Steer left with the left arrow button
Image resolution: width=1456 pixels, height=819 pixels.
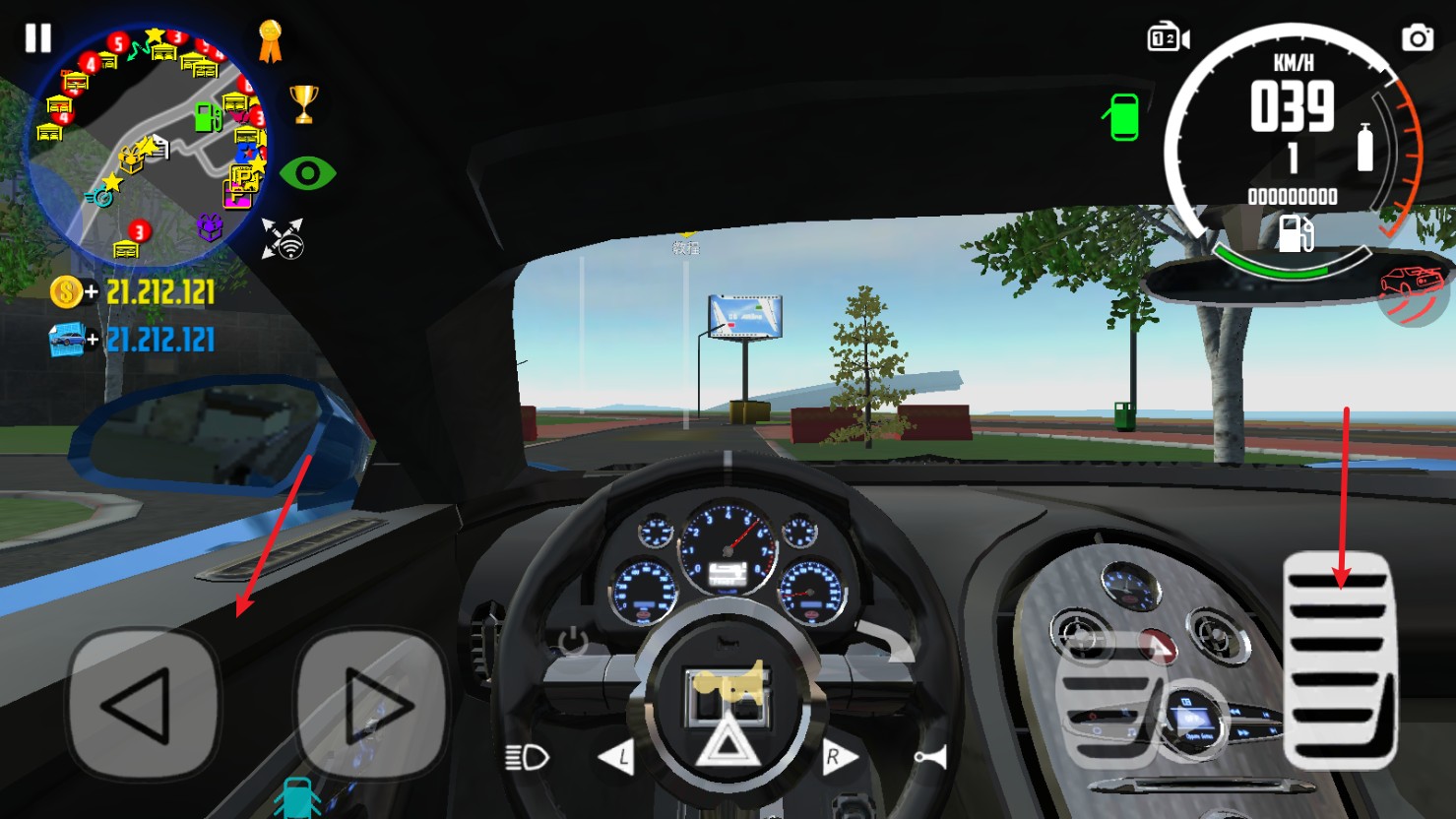click(x=143, y=705)
